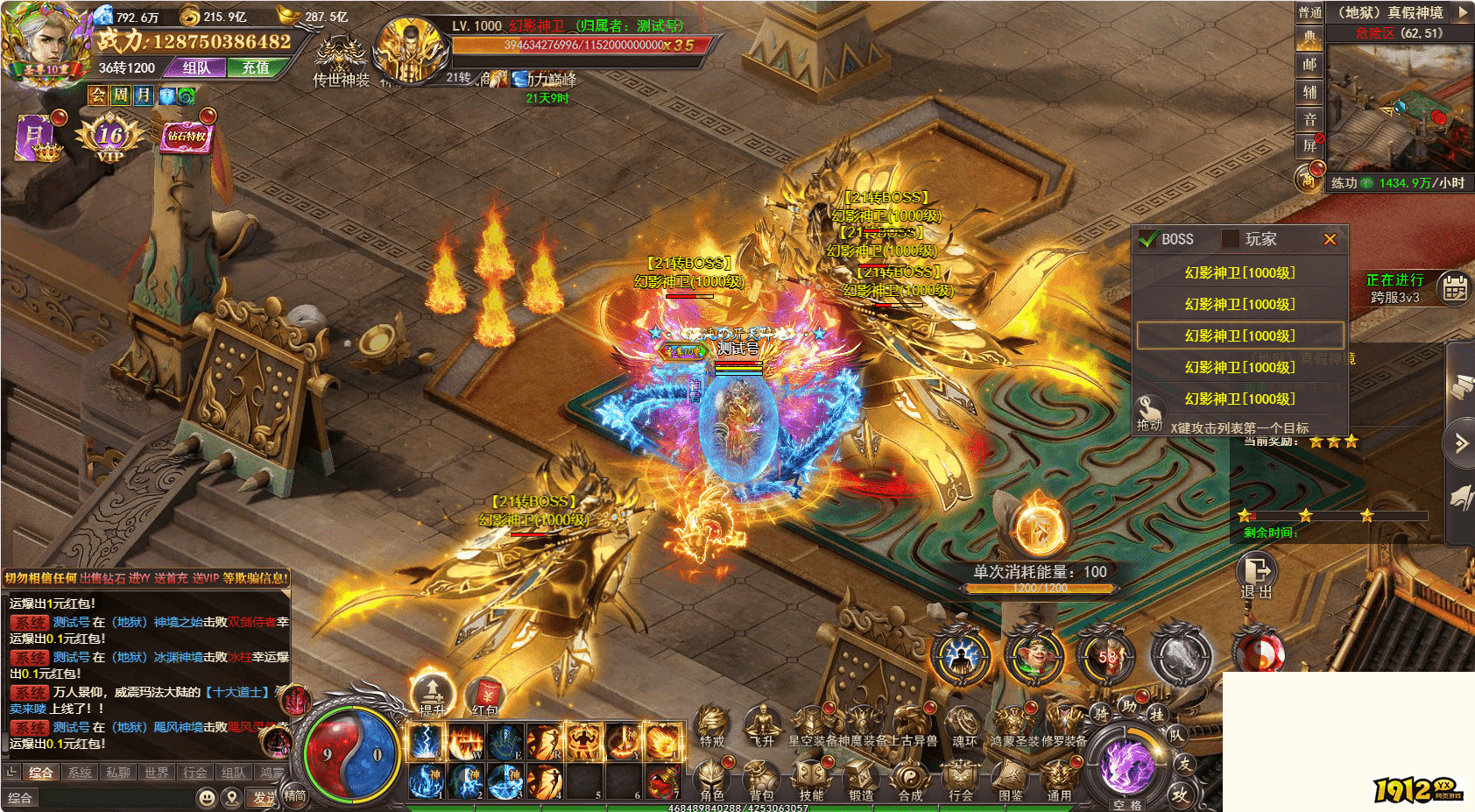Click the 充值 recharge button
Screen dimensions: 1475x812
tap(256, 67)
